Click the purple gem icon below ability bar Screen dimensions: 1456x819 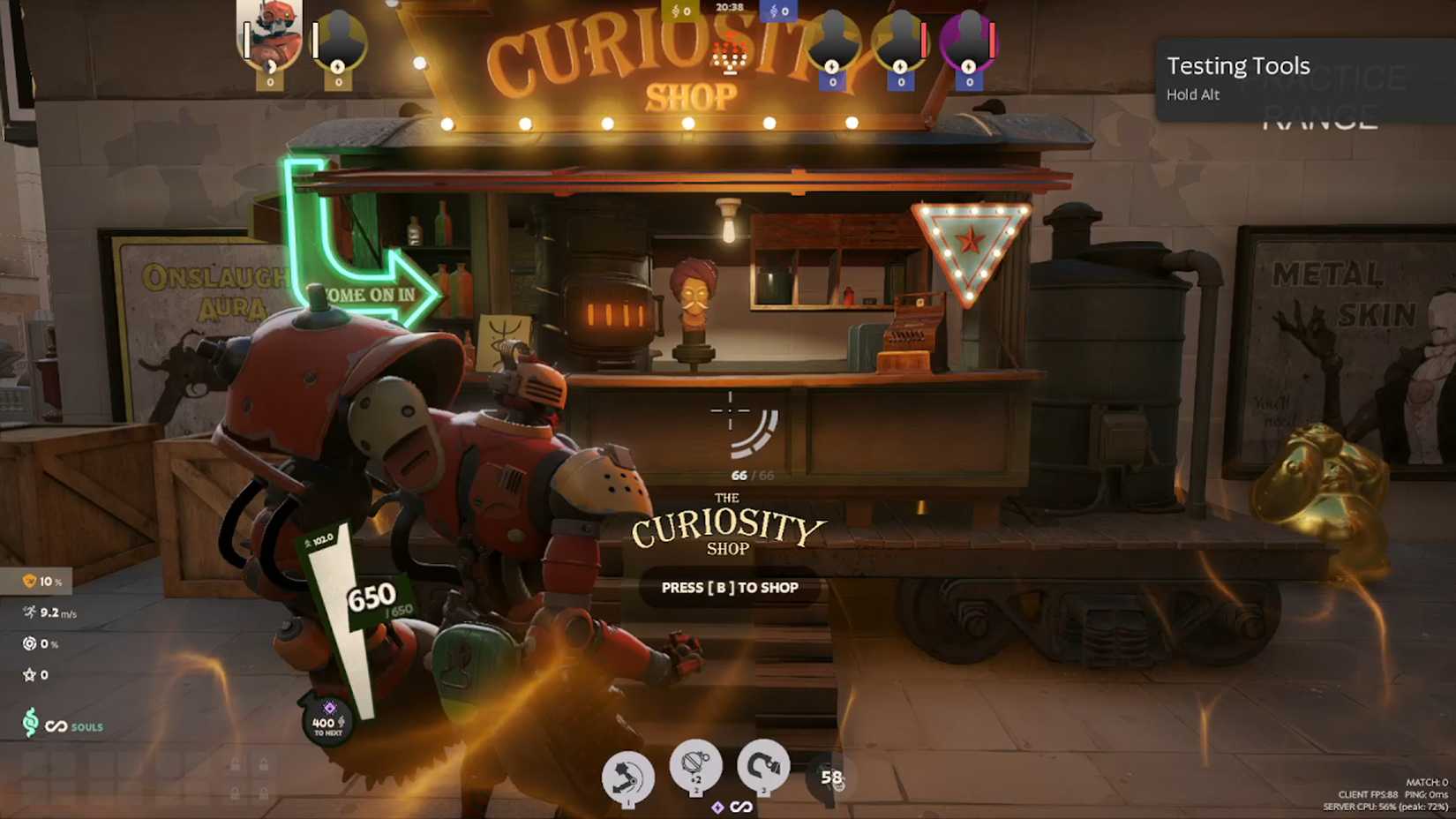pyautogui.click(x=717, y=806)
